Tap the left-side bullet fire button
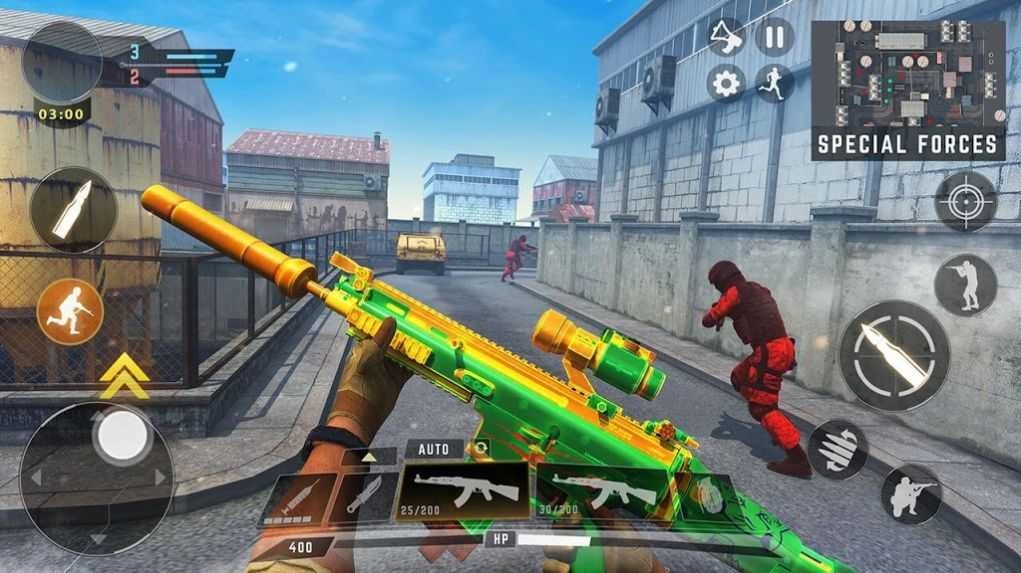1021x573 pixels. pos(73,210)
